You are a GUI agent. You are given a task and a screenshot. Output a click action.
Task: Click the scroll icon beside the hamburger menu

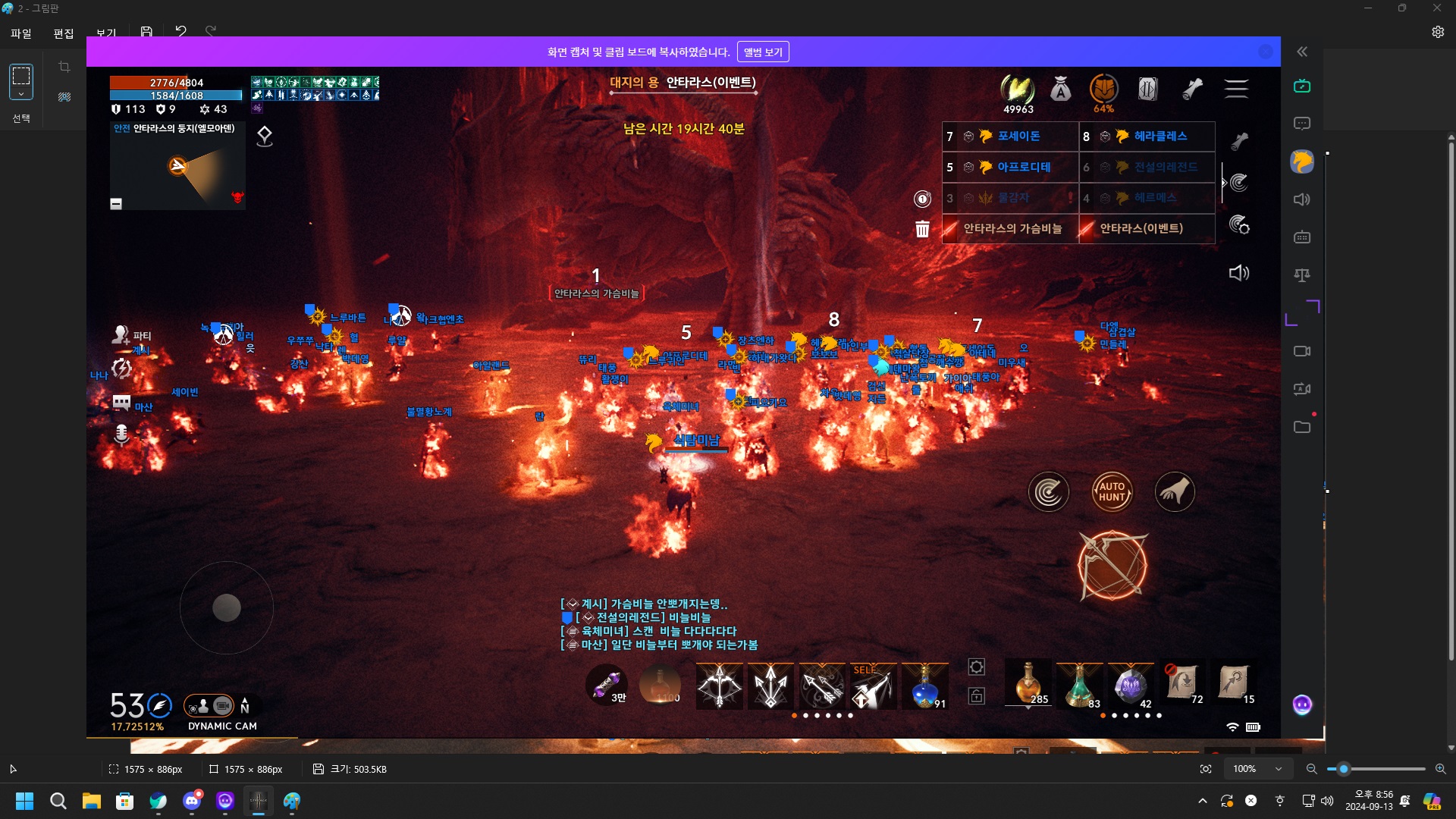click(1192, 89)
